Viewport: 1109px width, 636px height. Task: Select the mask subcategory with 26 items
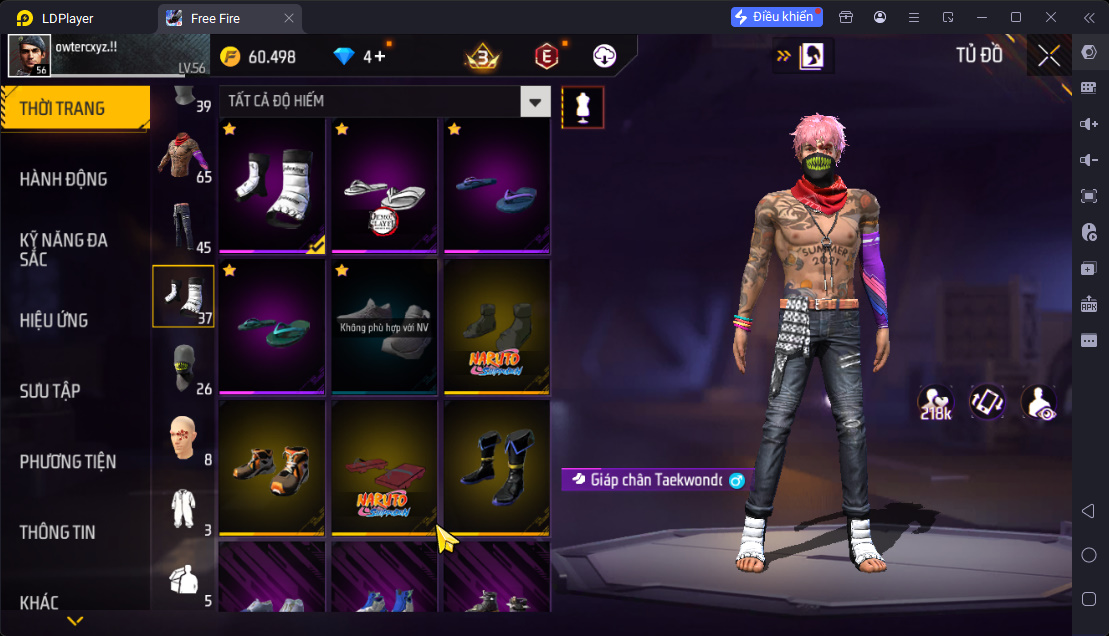click(x=183, y=367)
